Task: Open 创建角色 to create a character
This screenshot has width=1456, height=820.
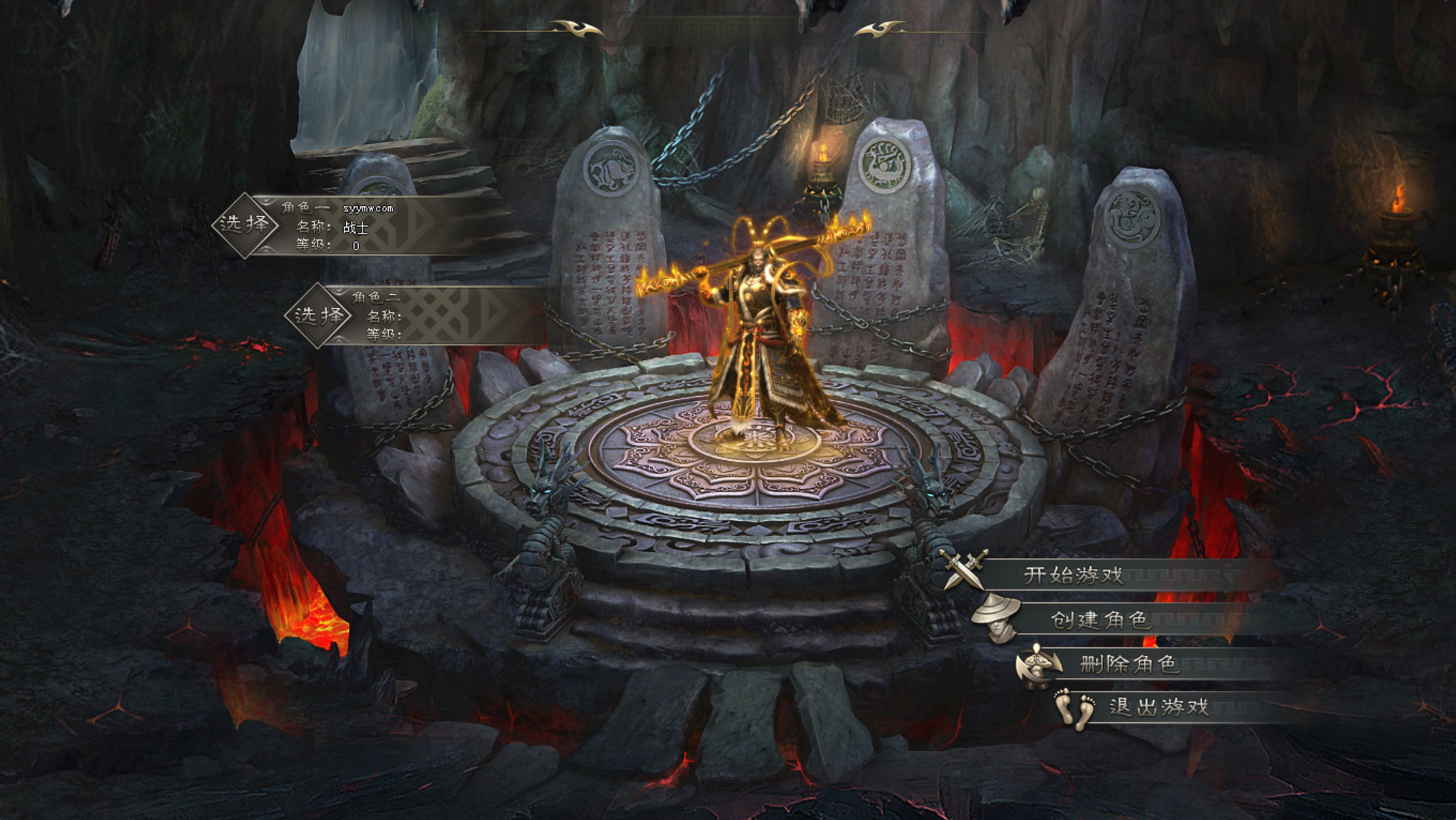Action: [x=1099, y=619]
